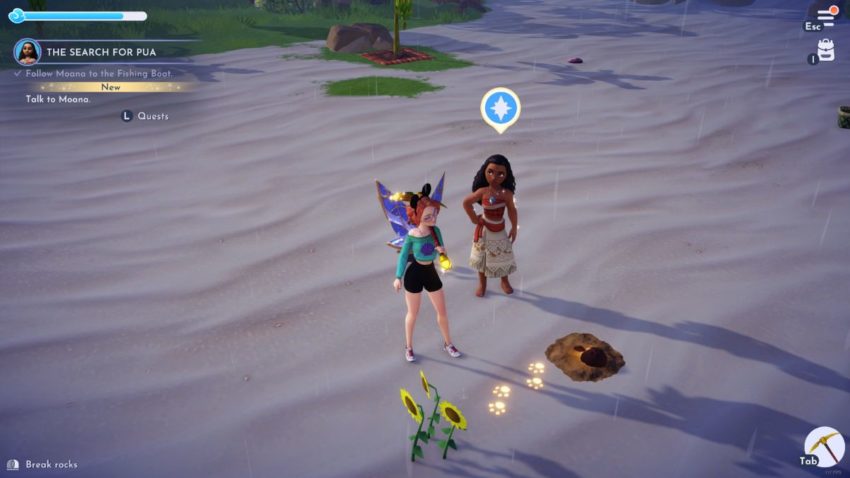Select the pickaxe tool wheel icon
Screen dimensions: 850x478
tap(825, 446)
